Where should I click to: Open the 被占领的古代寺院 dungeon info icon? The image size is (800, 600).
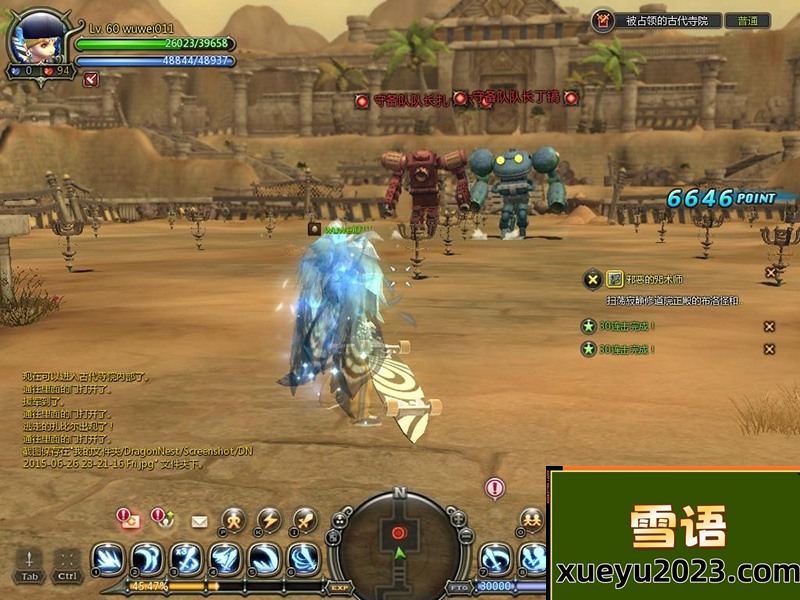point(602,21)
